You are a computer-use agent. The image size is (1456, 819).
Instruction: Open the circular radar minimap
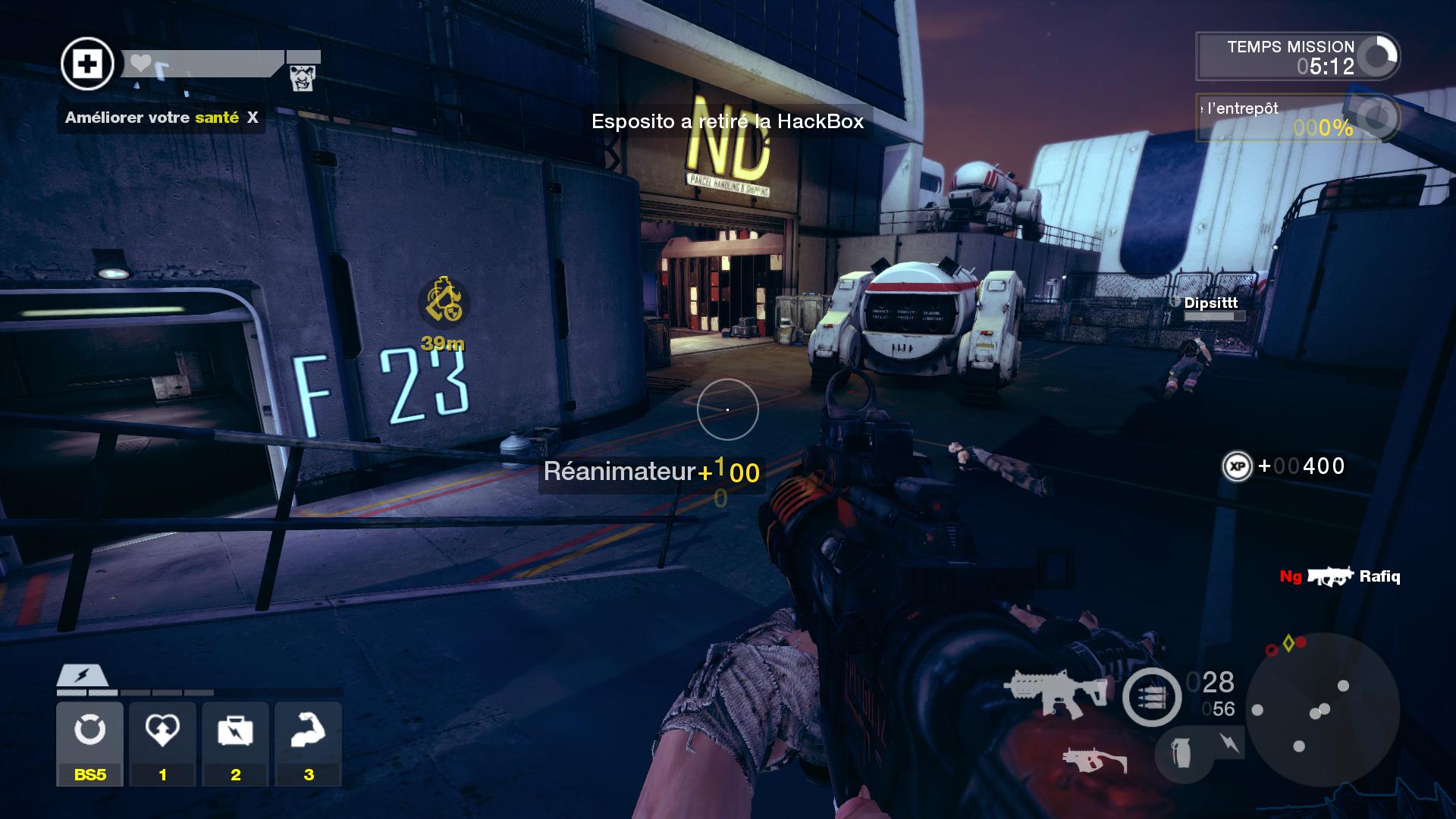click(1322, 708)
